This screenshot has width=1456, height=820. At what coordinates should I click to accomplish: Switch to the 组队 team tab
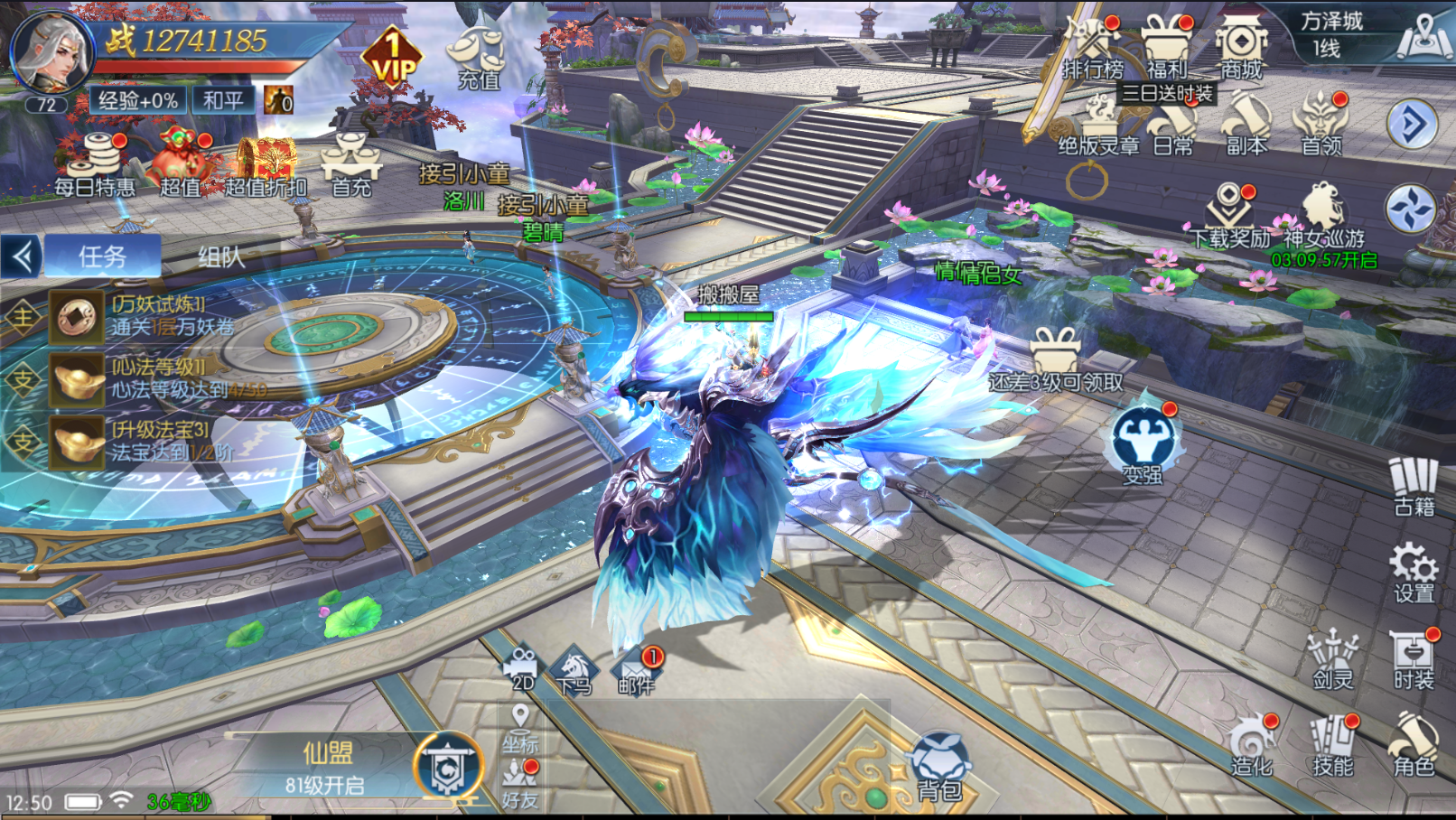(x=221, y=257)
